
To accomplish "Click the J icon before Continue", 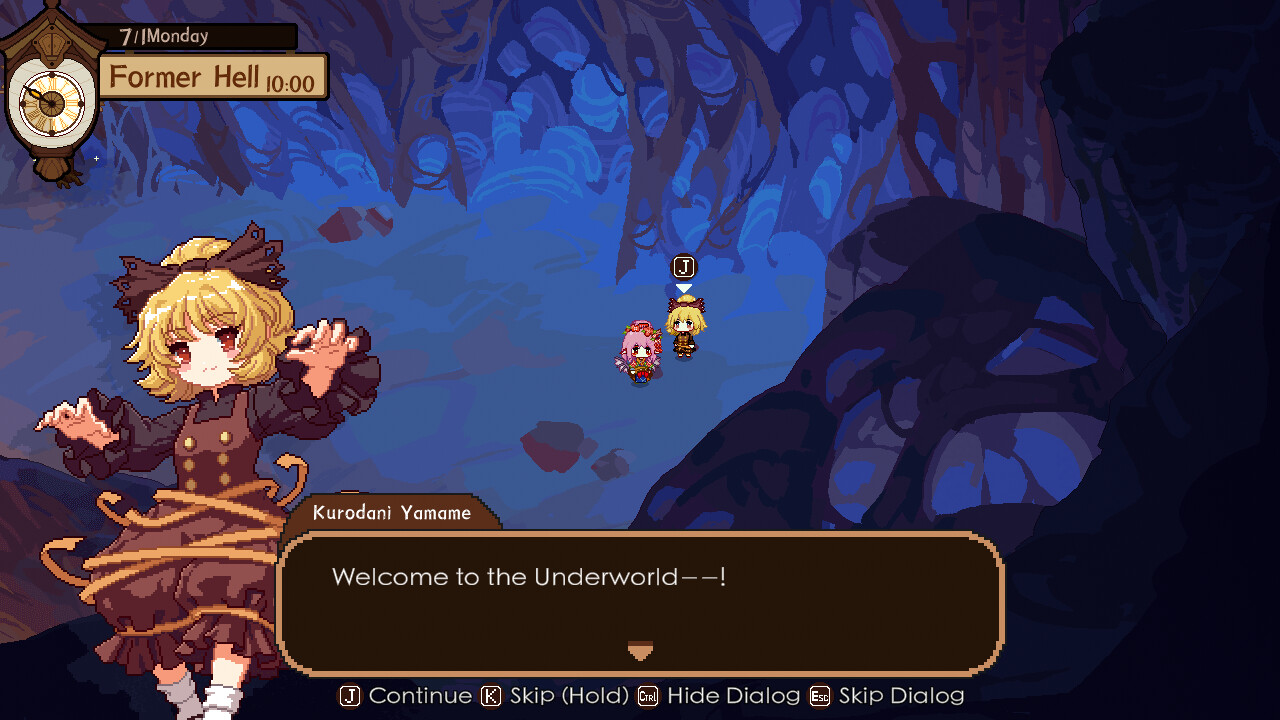I will [349, 696].
